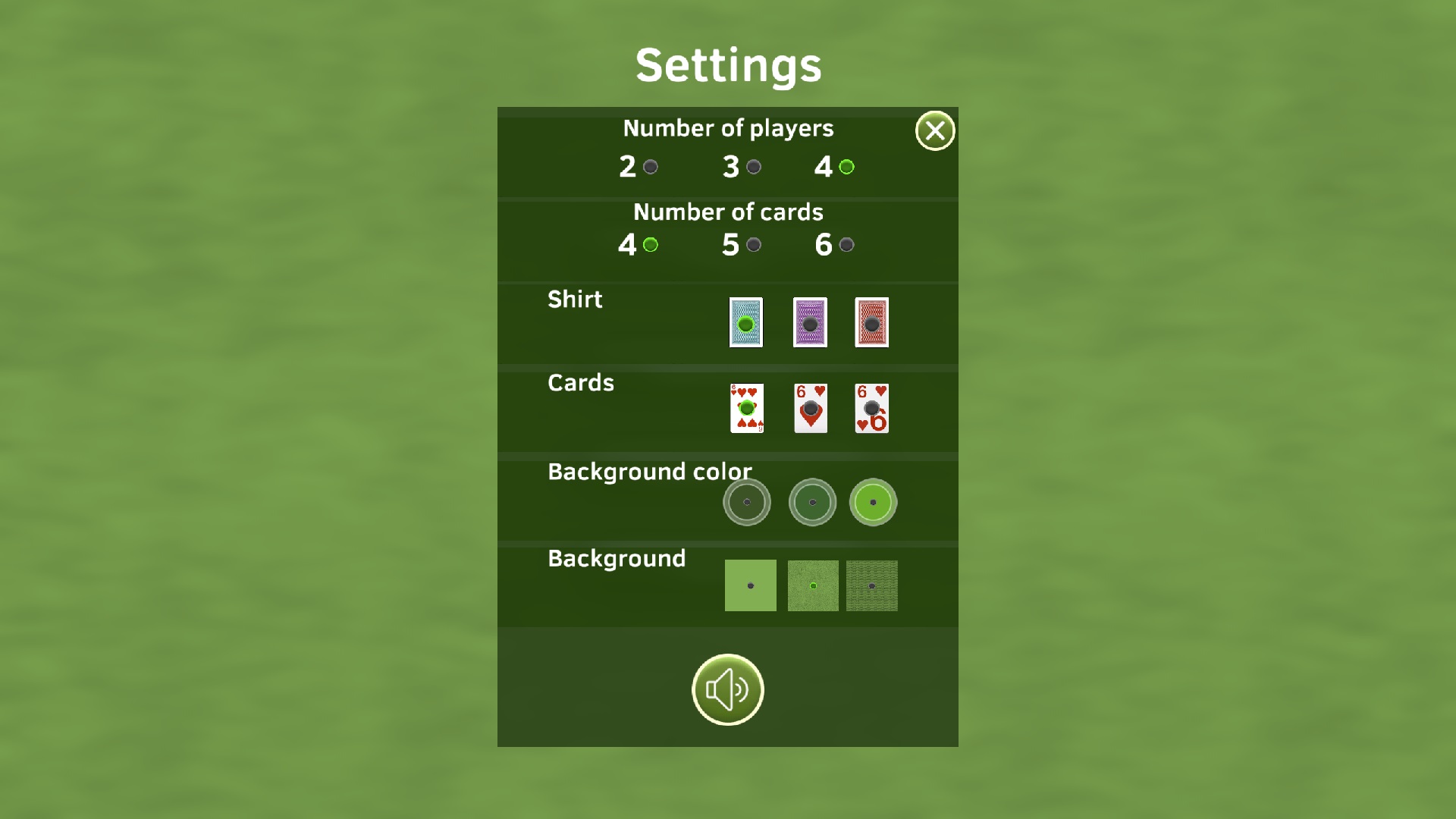Select the plain green background texture
This screenshot has width=1456, height=819.
[x=750, y=585]
